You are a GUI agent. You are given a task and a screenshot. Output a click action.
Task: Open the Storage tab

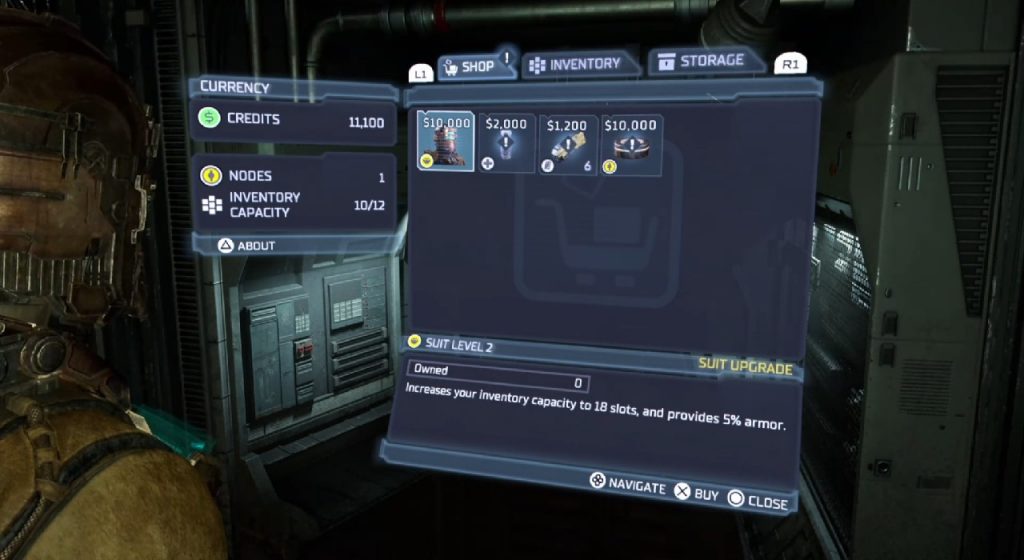pyautogui.click(x=701, y=62)
